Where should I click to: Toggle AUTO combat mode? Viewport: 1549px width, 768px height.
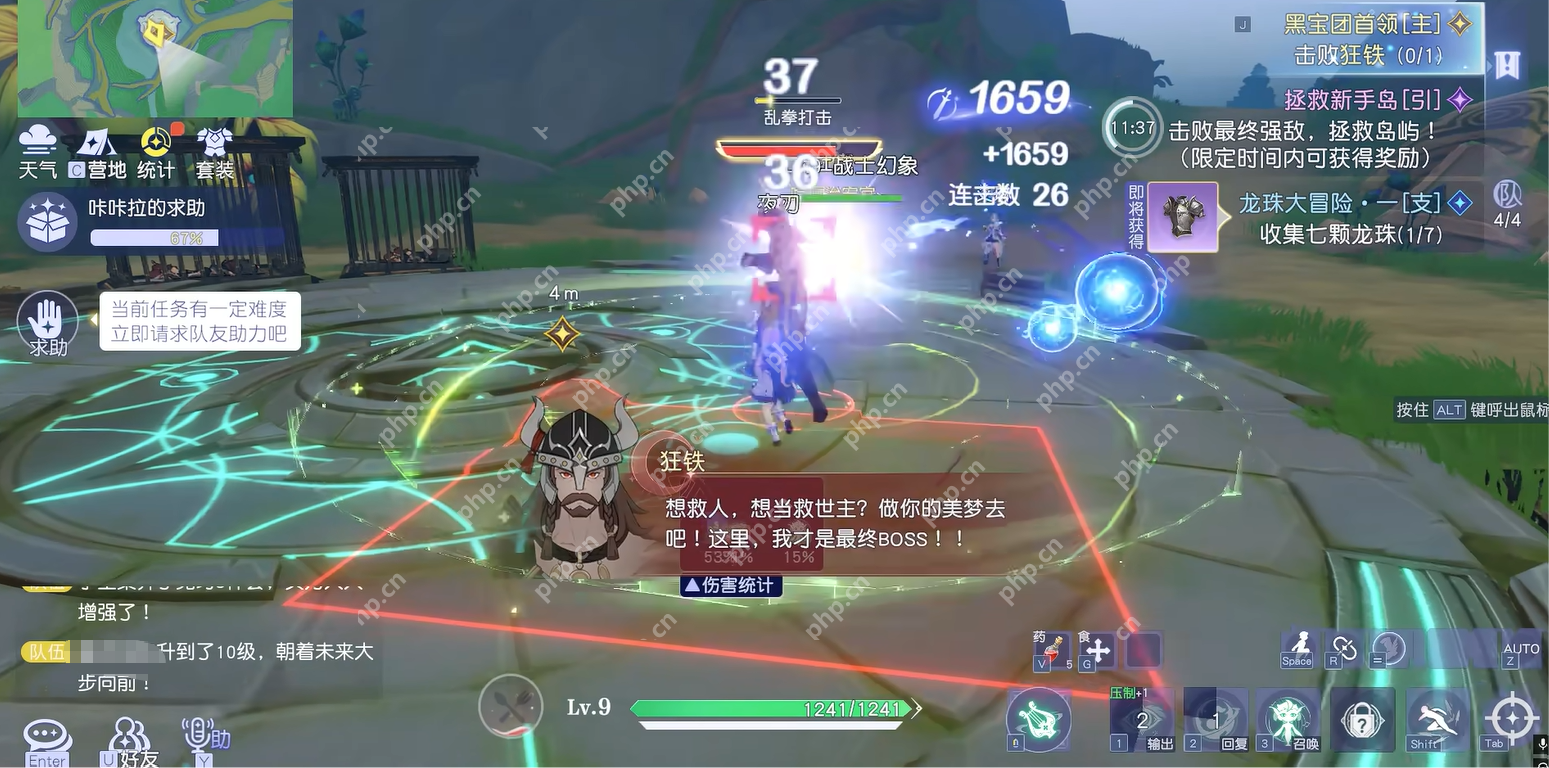click(x=1521, y=650)
